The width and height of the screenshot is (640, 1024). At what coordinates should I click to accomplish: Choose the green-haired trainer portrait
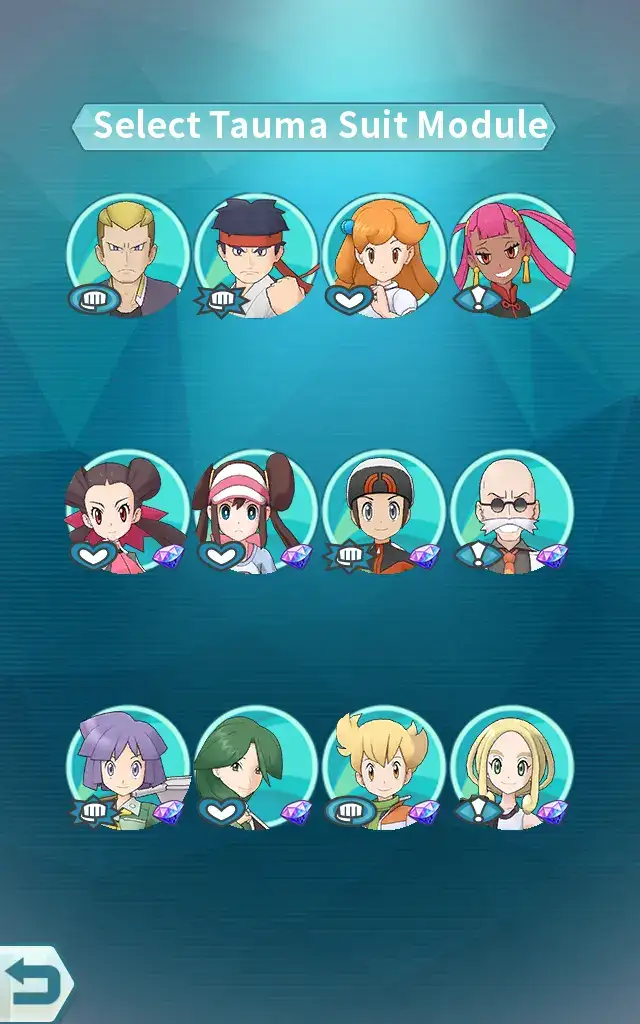[x=256, y=768]
